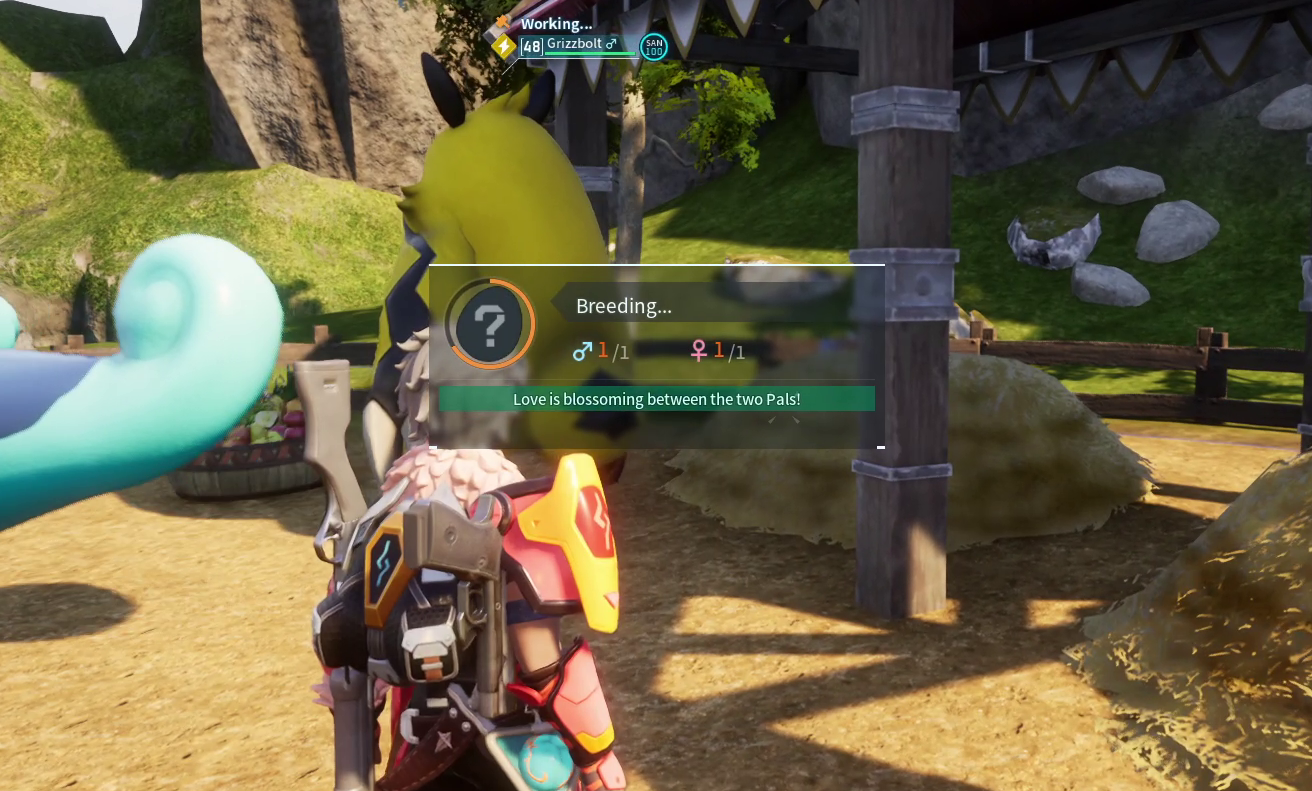Click the SAN 100 sanity icon
1312x791 pixels.
point(654,46)
